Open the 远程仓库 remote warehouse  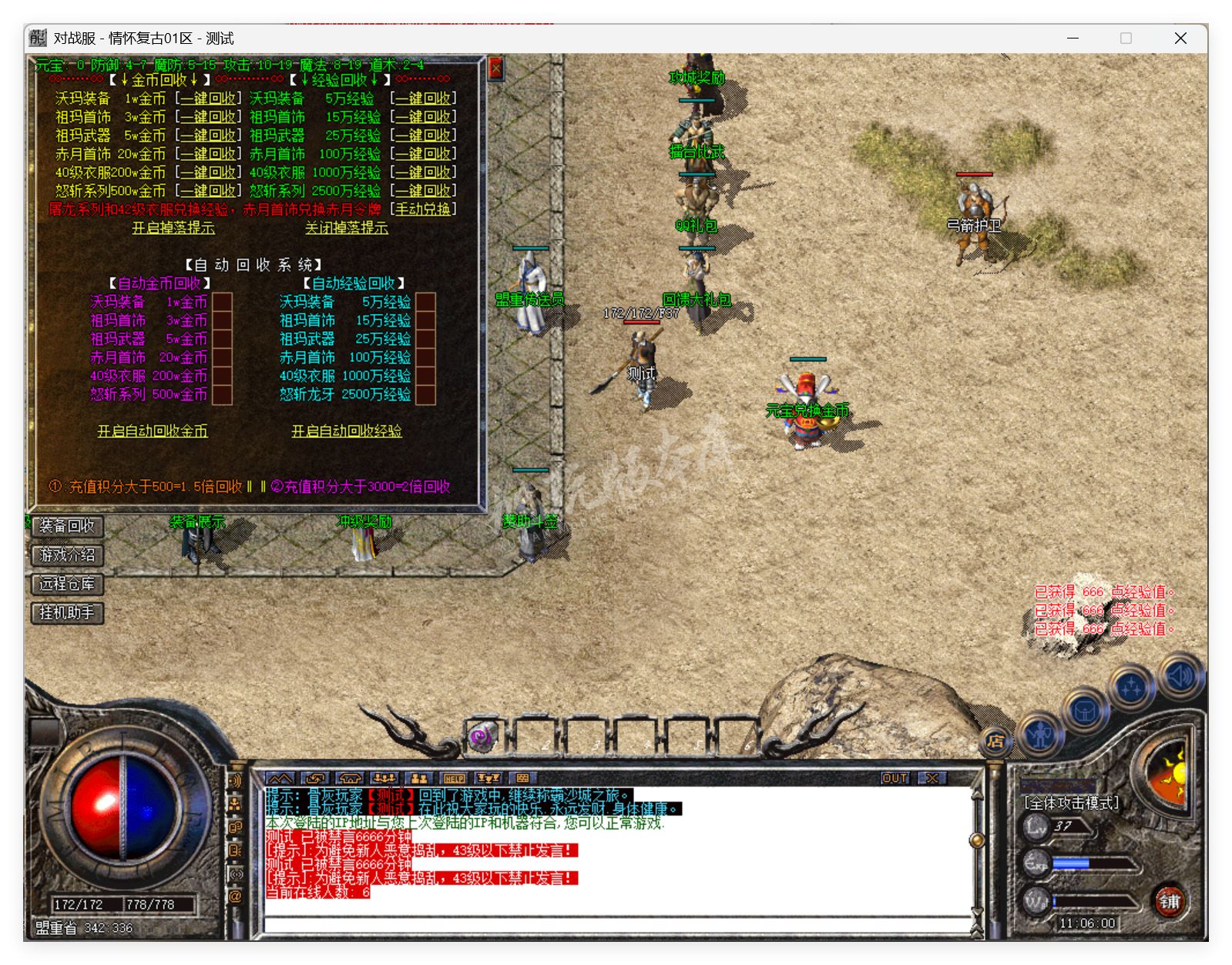point(67,584)
